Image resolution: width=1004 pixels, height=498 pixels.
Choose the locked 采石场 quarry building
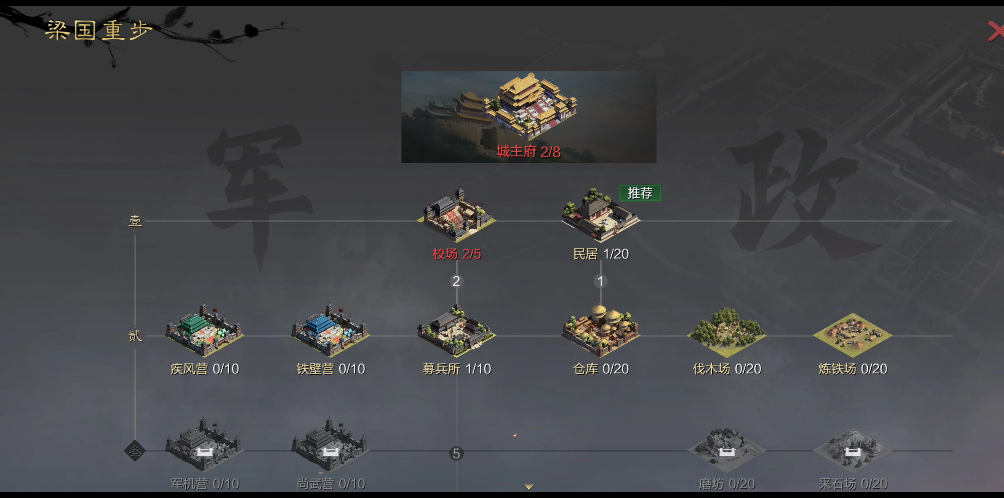click(852, 452)
